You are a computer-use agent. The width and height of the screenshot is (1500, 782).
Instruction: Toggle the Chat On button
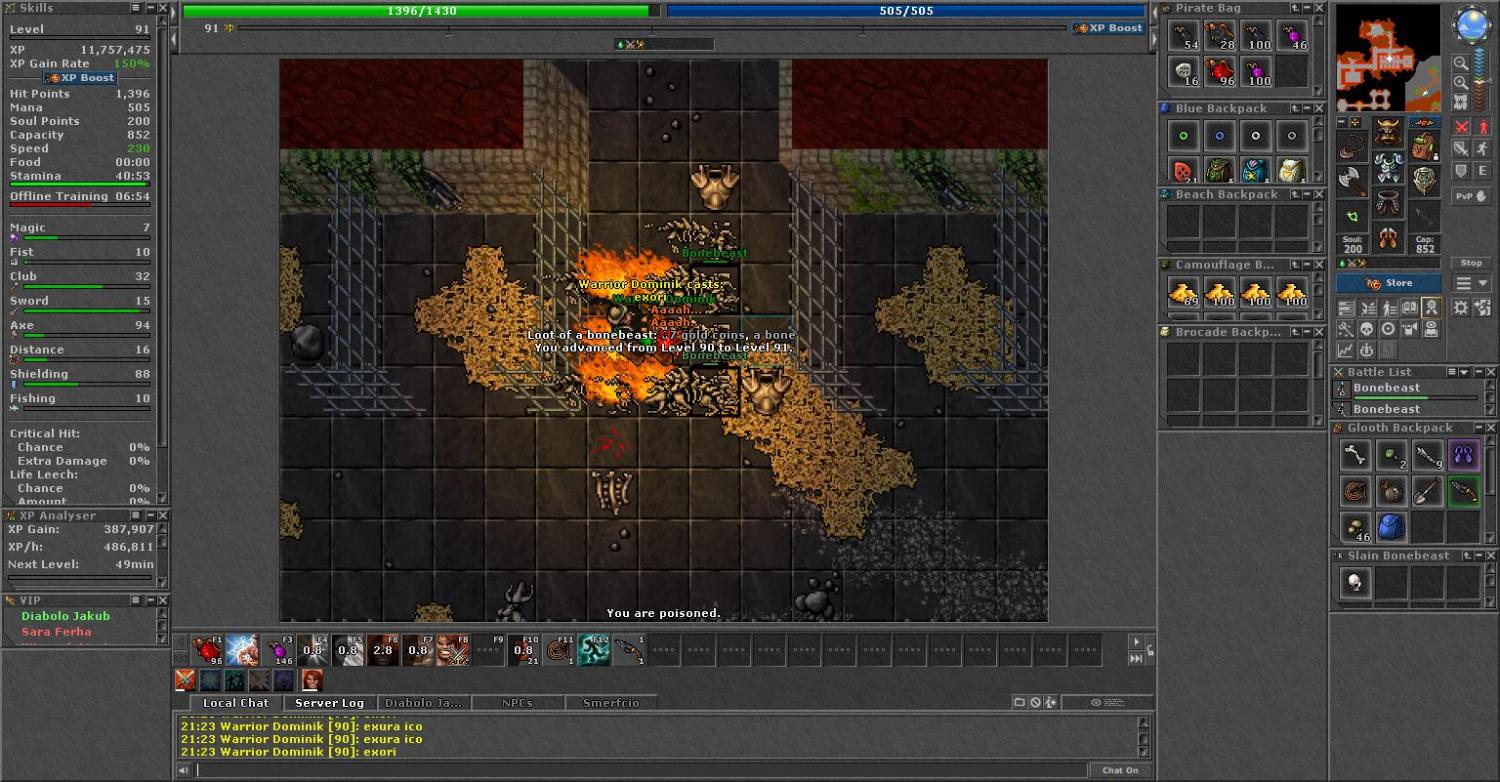(1120, 770)
